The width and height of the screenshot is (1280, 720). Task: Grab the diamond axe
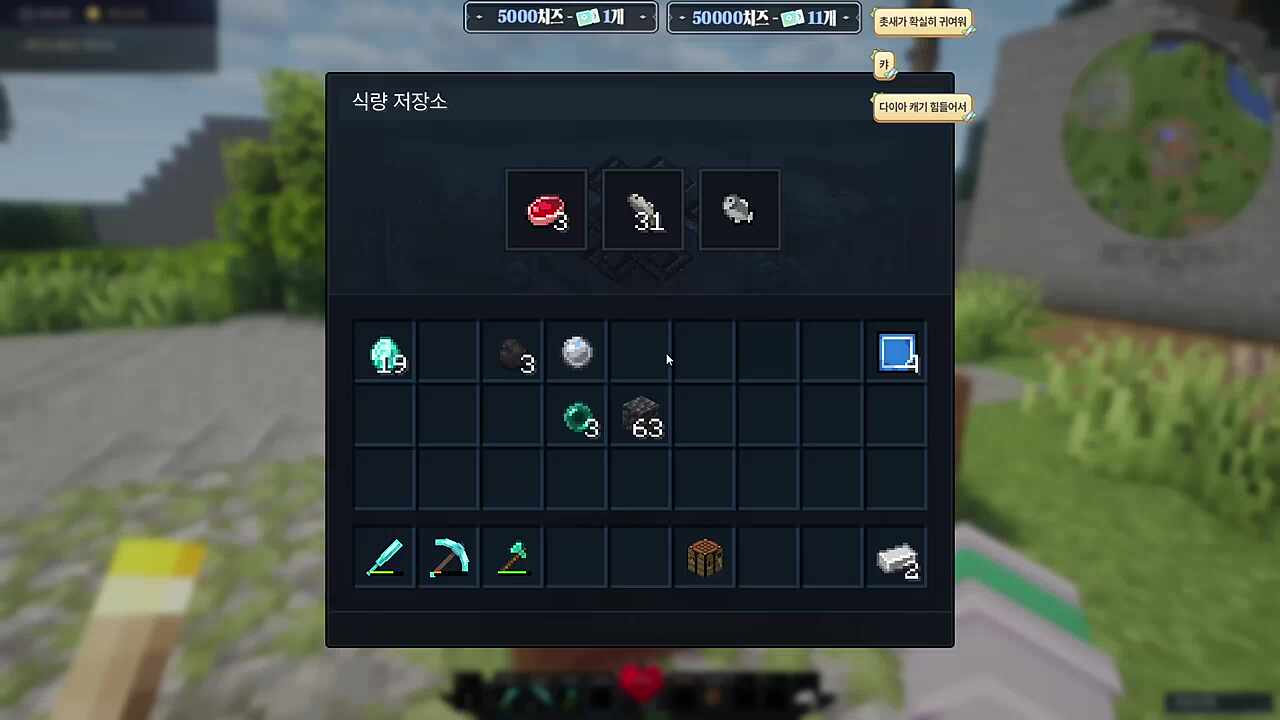(512, 557)
